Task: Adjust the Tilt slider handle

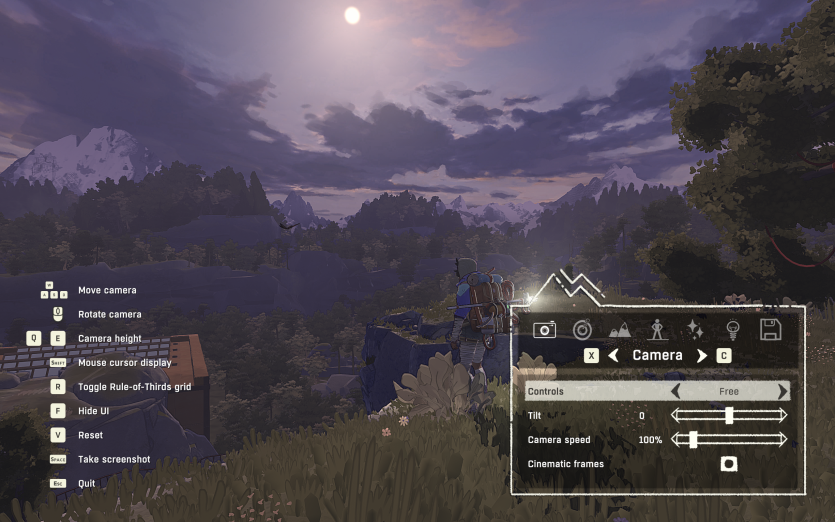Action: point(729,415)
